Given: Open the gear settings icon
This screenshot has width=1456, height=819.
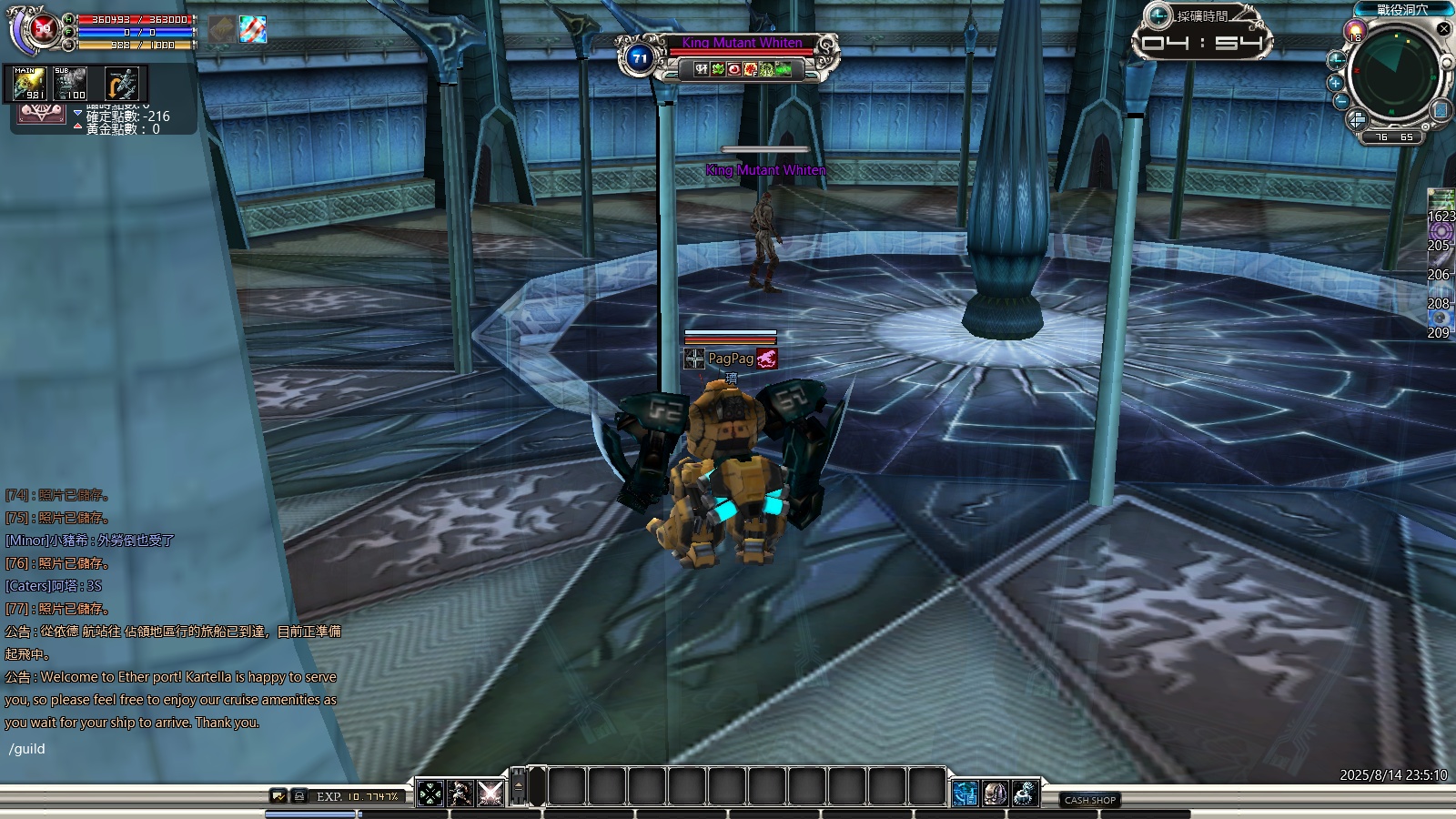Looking at the screenshot, I should click(1026, 794).
